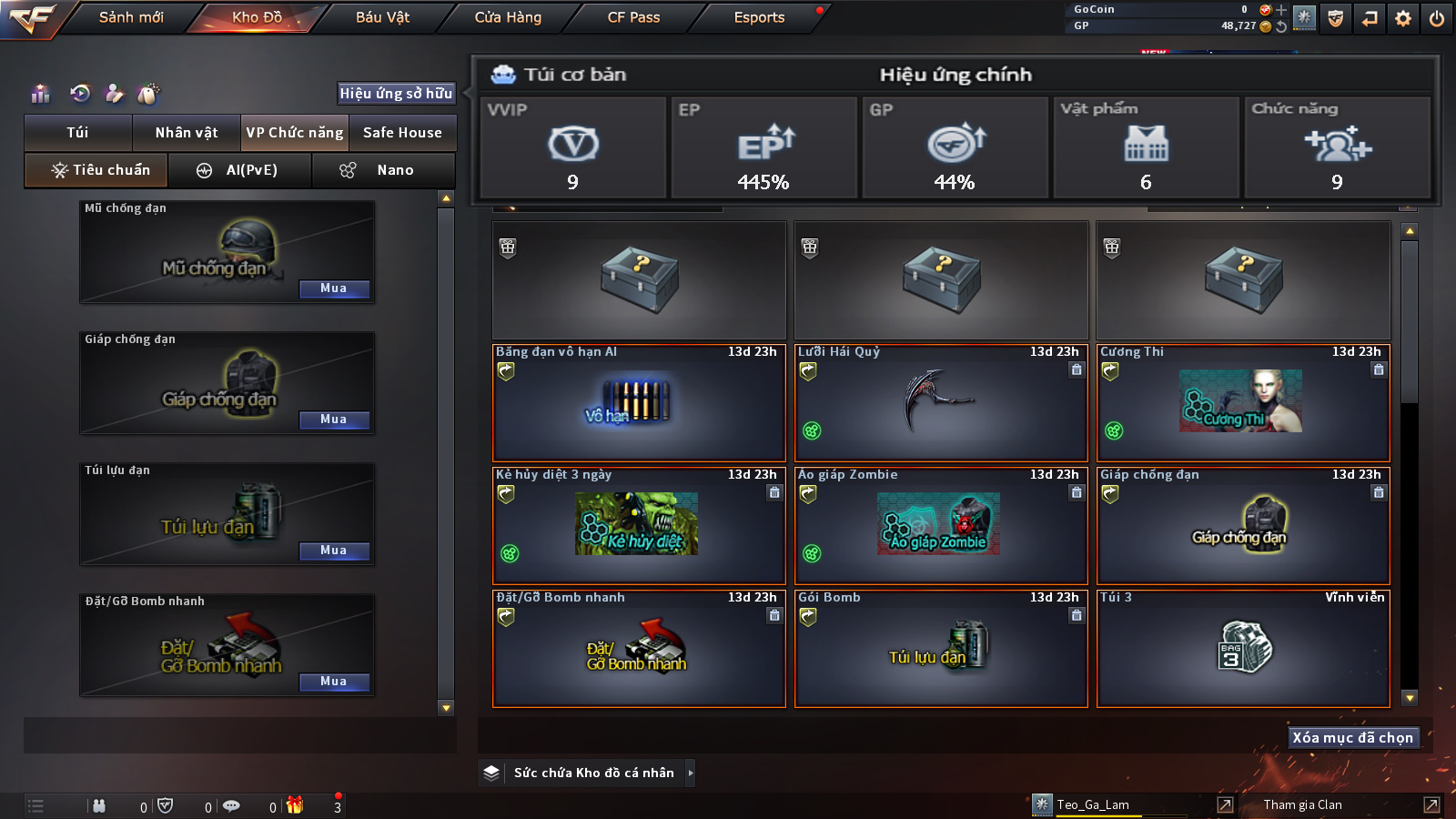Select the Kẻ hủy diệt 3 ngày item
The height and width of the screenshot is (819, 1456).
[638, 526]
